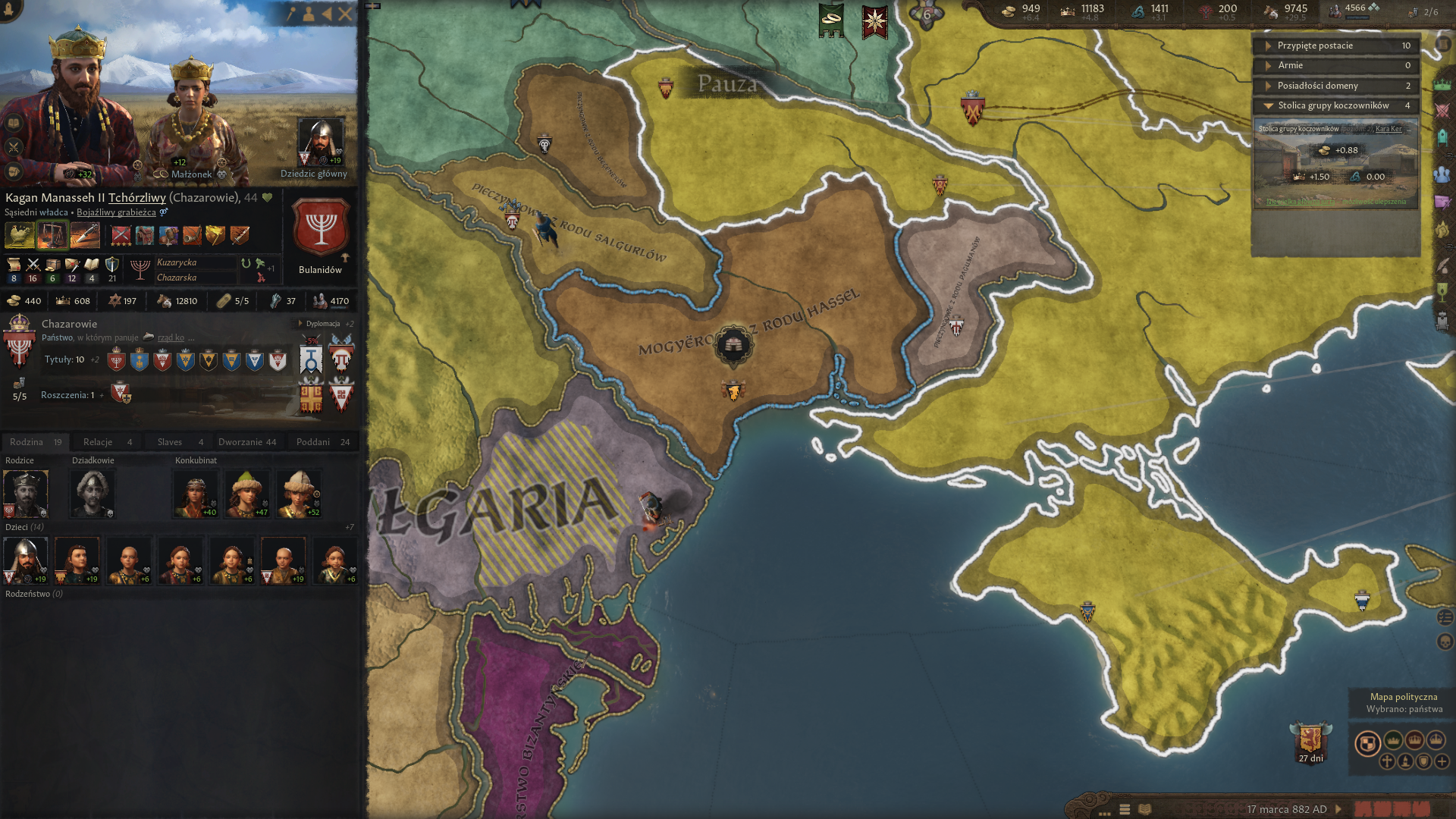Expand the Dyplomacja section
Image resolution: width=1456 pixels, height=819 pixels.
pos(323,324)
